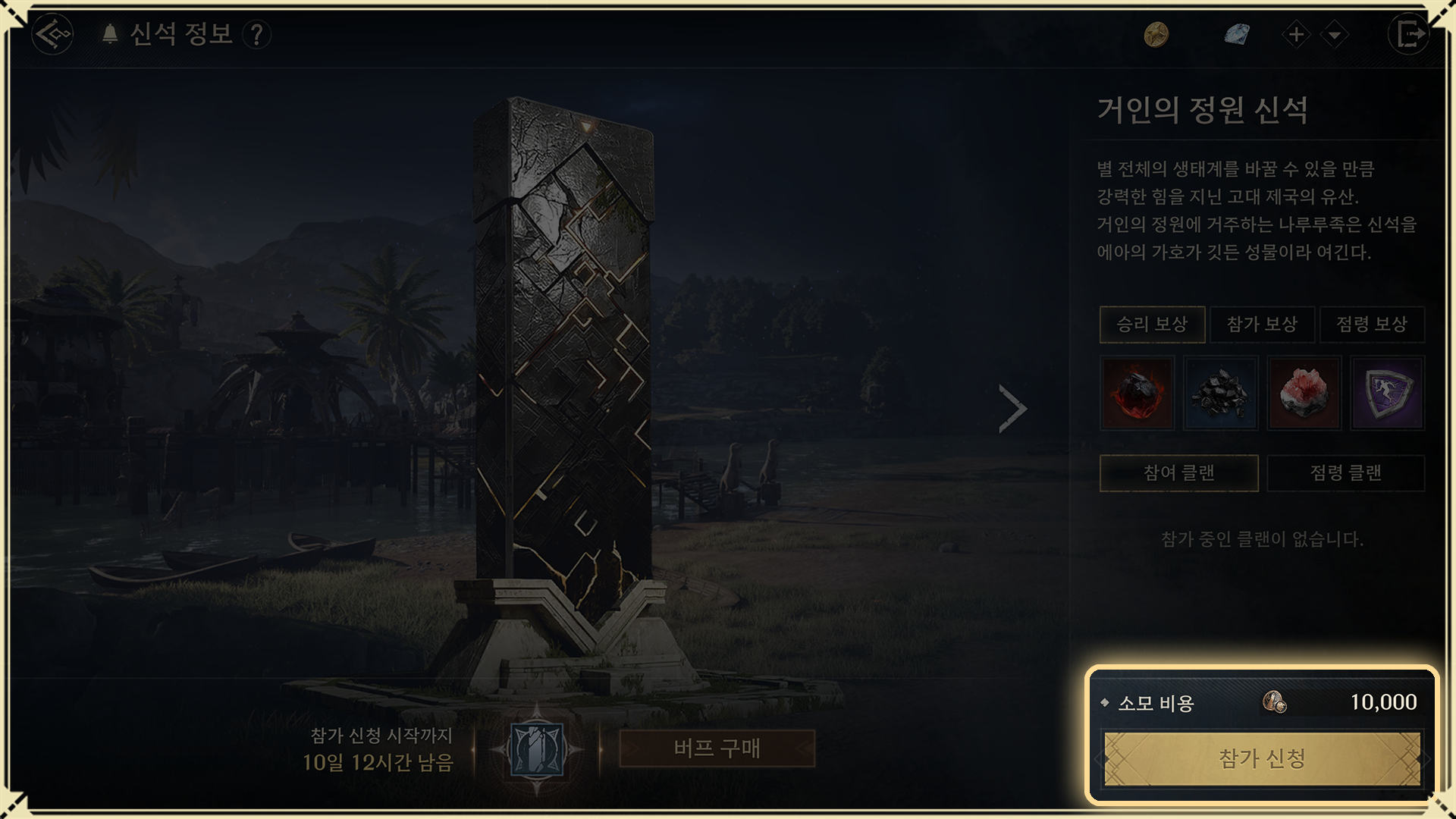Select the red crystal cluster reward
Screen dimensions: 1456x819
1304,394
